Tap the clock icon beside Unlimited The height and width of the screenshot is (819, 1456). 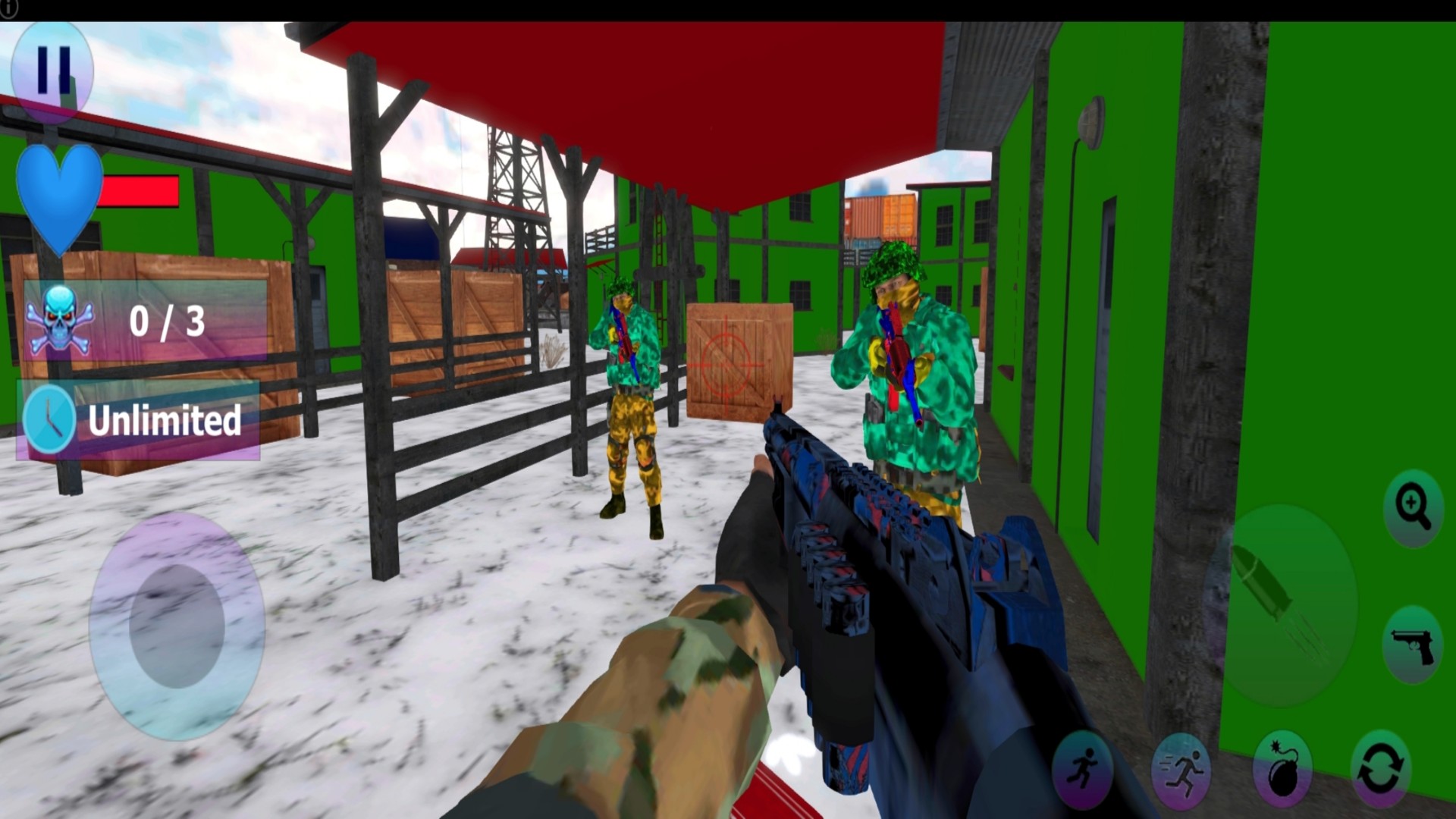pyautogui.click(x=49, y=417)
